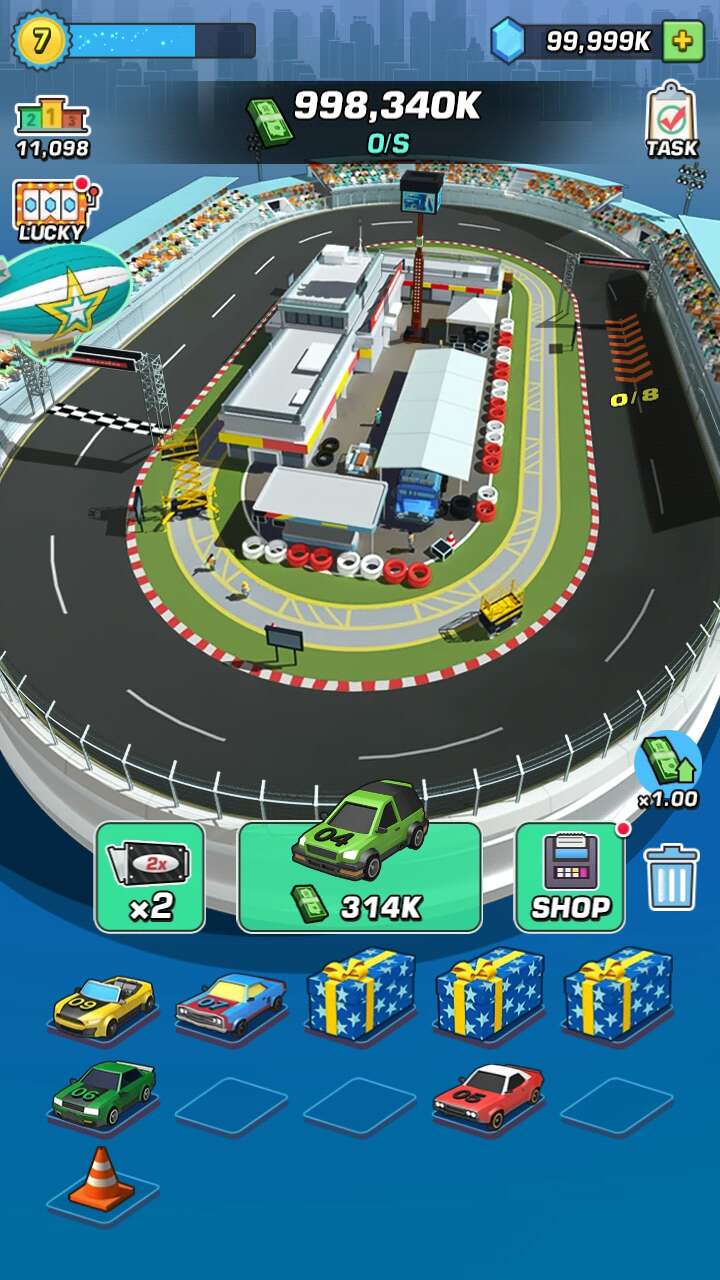Open the Shop
This screenshot has height=1280, width=720.
[x=570, y=877]
